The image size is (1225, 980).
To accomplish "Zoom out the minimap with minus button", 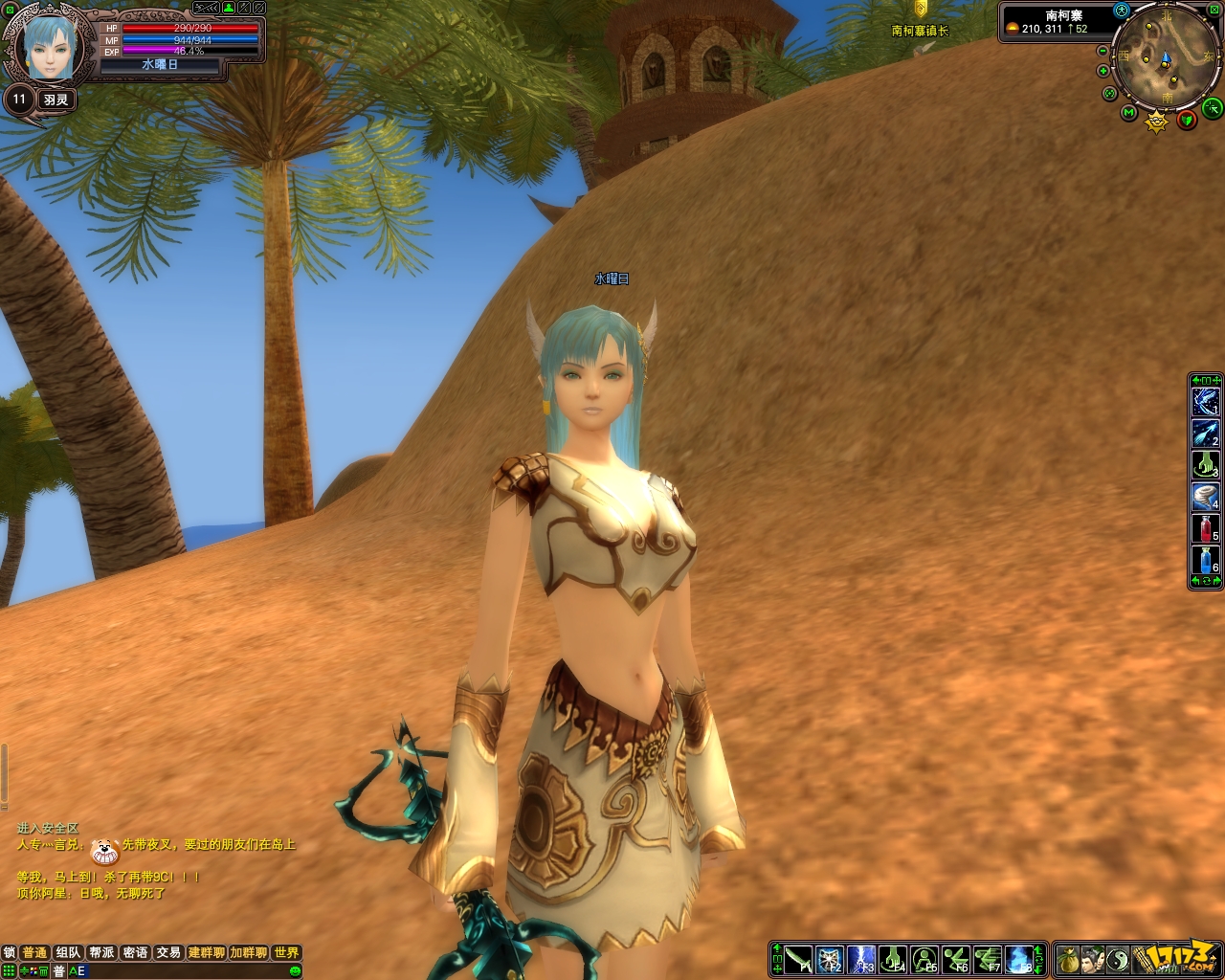I will (1102, 52).
